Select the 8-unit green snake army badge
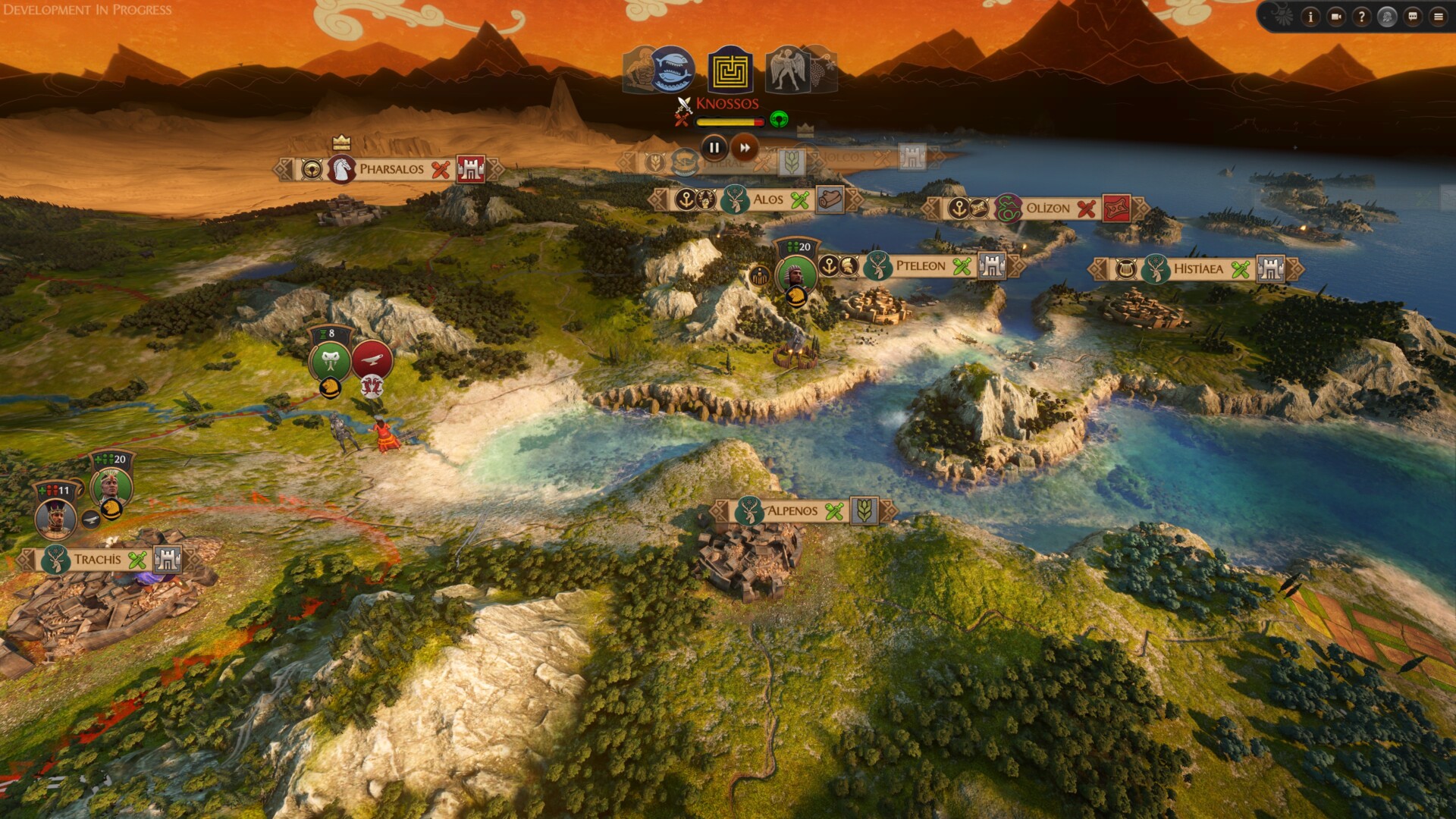Image resolution: width=1456 pixels, height=819 pixels. tap(331, 360)
